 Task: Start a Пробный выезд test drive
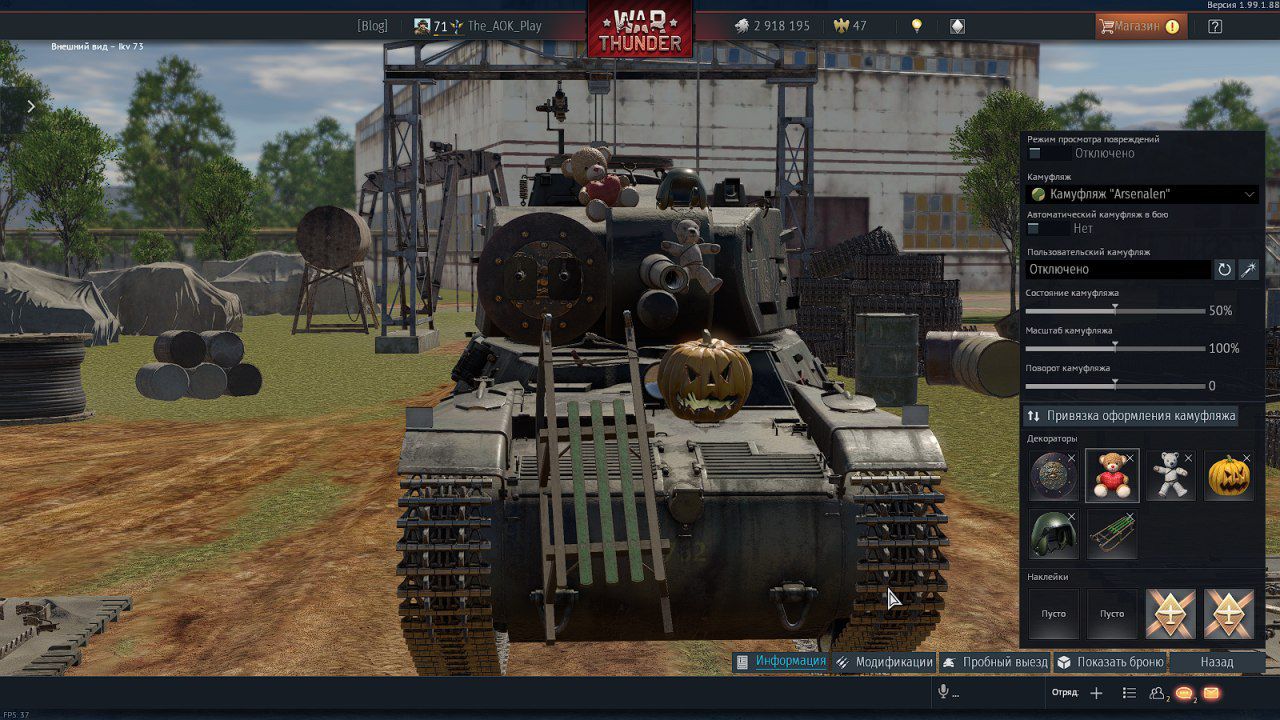click(x=995, y=662)
